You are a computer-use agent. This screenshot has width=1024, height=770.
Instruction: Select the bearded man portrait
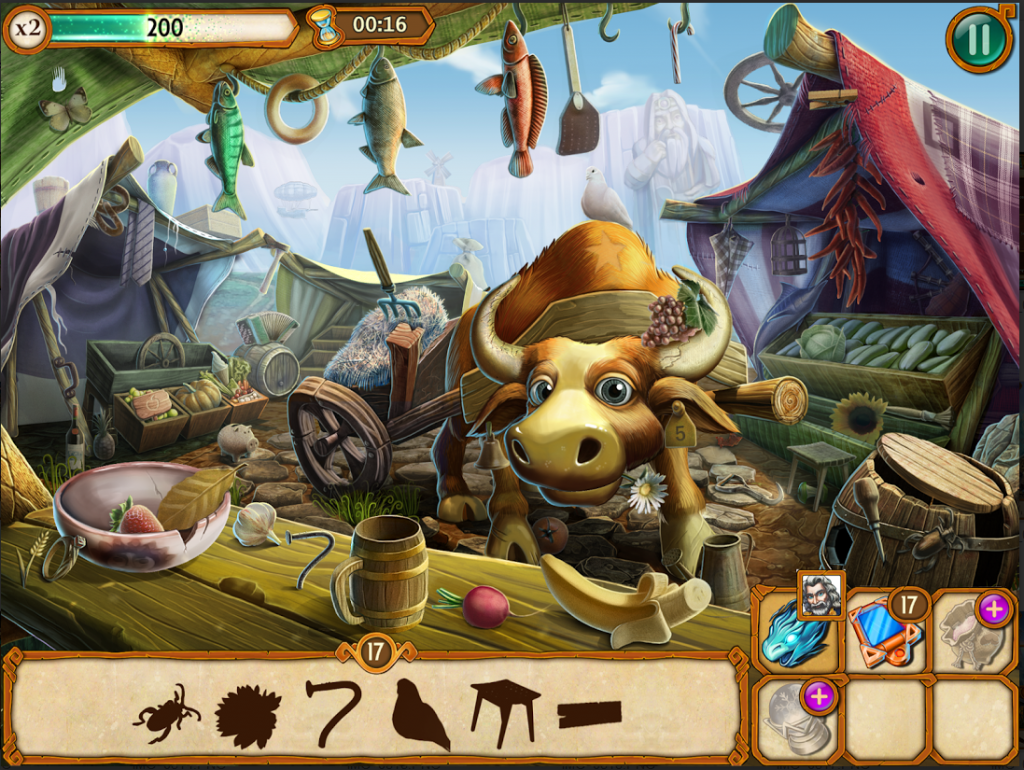[x=820, y=595]
